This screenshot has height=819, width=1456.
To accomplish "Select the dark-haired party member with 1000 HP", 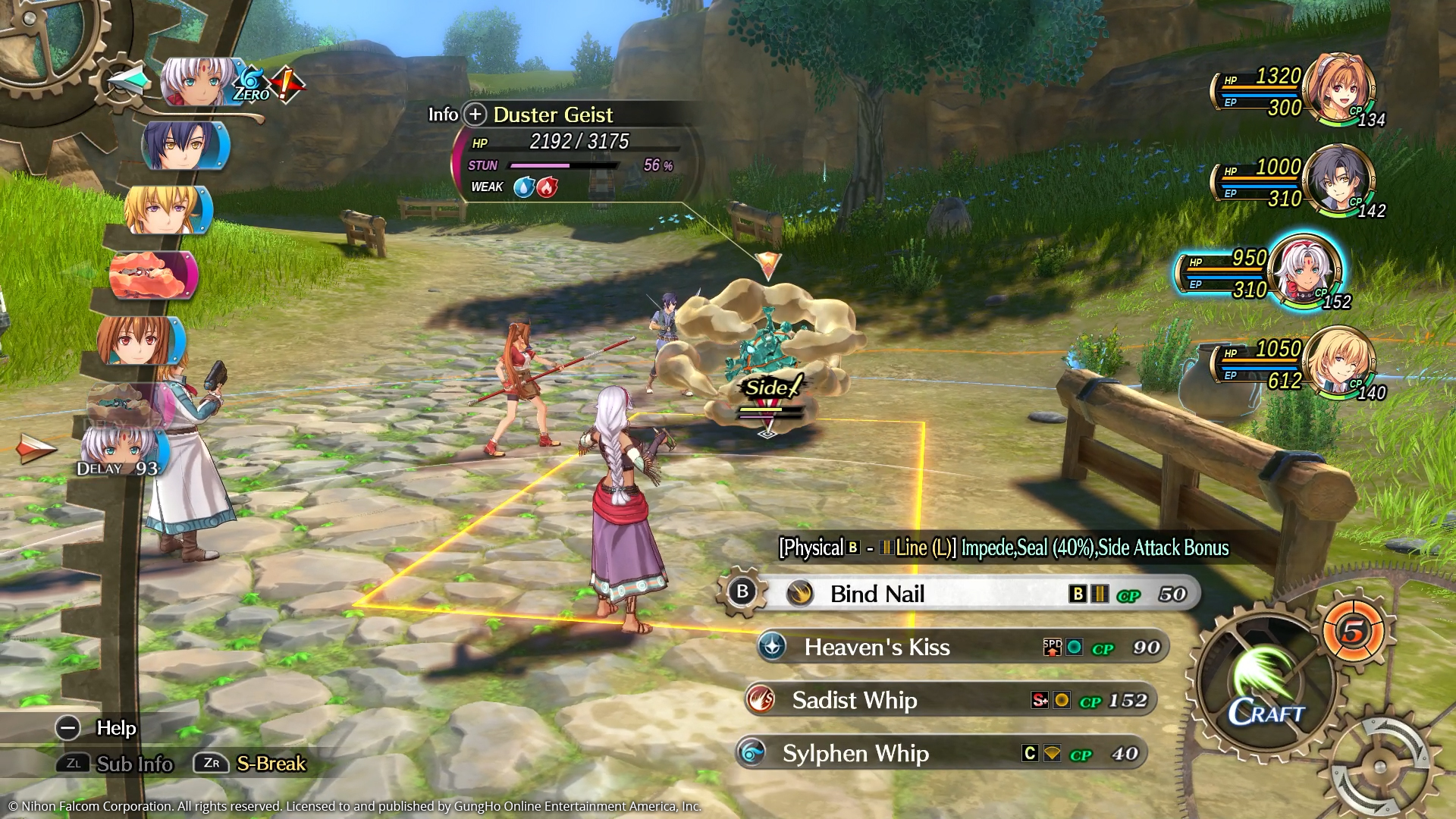I will tap(1336, 179).
